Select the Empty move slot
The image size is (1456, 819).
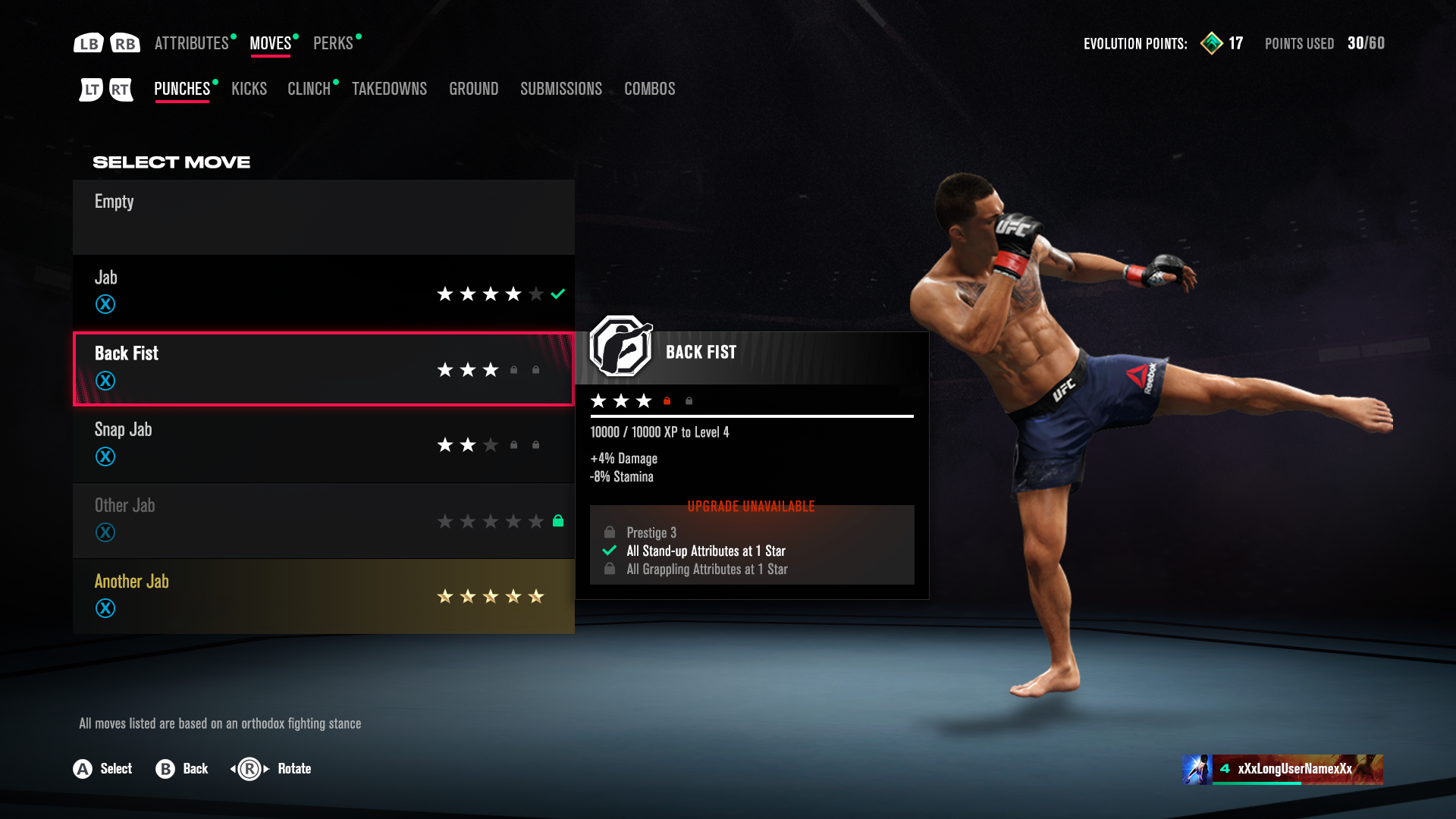(x=323, y=217)
